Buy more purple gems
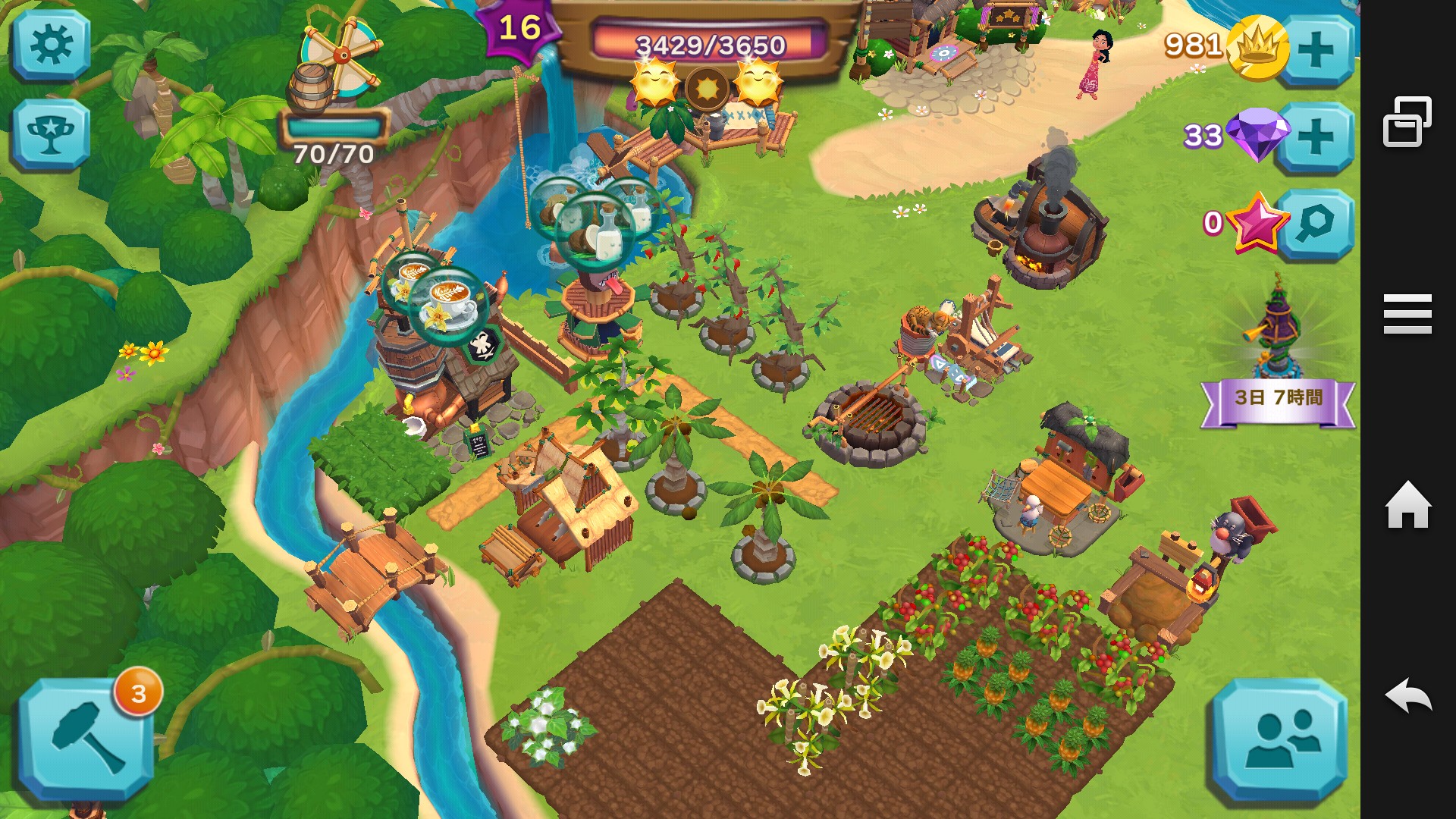1456x819 pixels. point(1316,137)
